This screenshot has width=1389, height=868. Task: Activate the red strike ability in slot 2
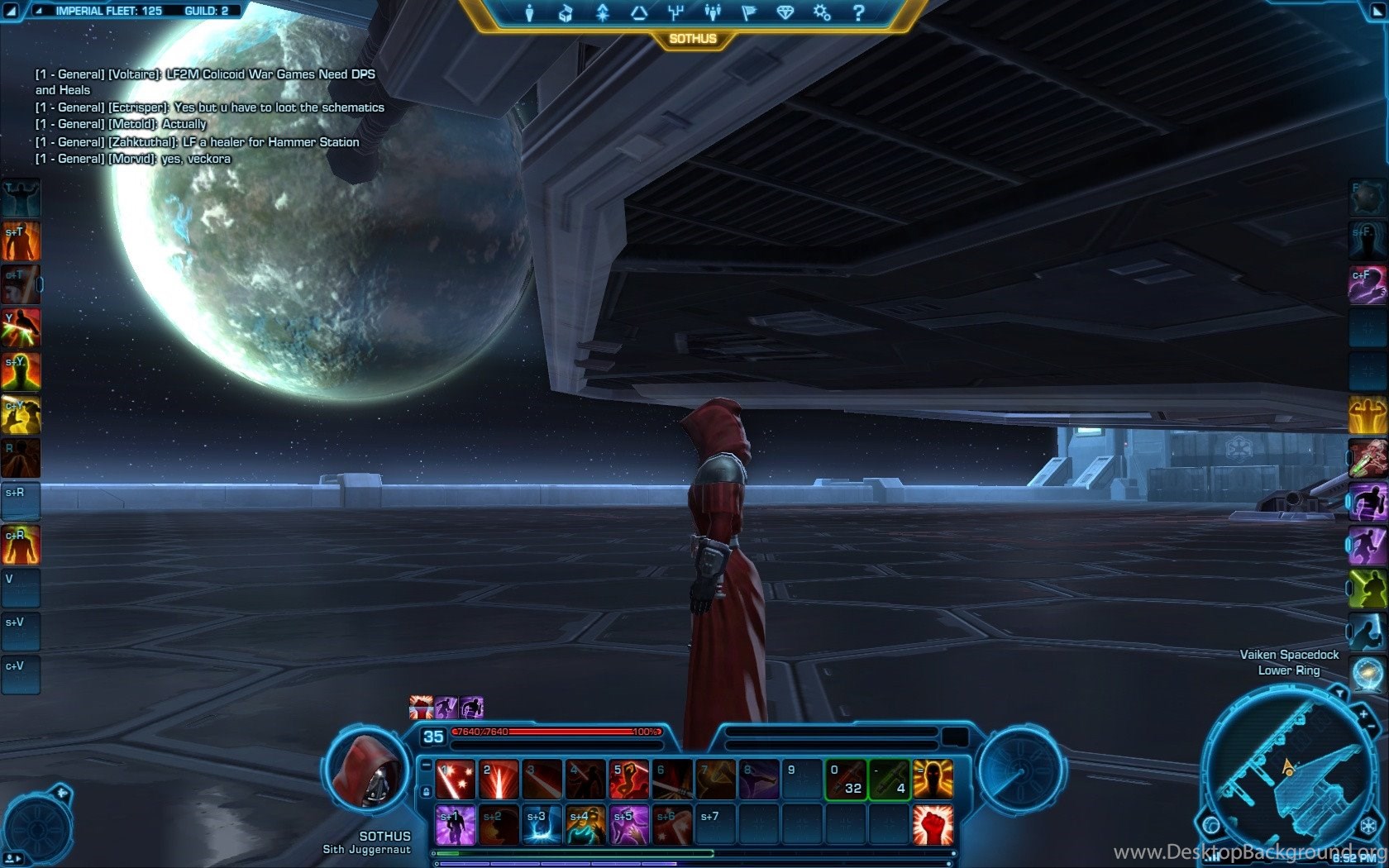[499, 780]
